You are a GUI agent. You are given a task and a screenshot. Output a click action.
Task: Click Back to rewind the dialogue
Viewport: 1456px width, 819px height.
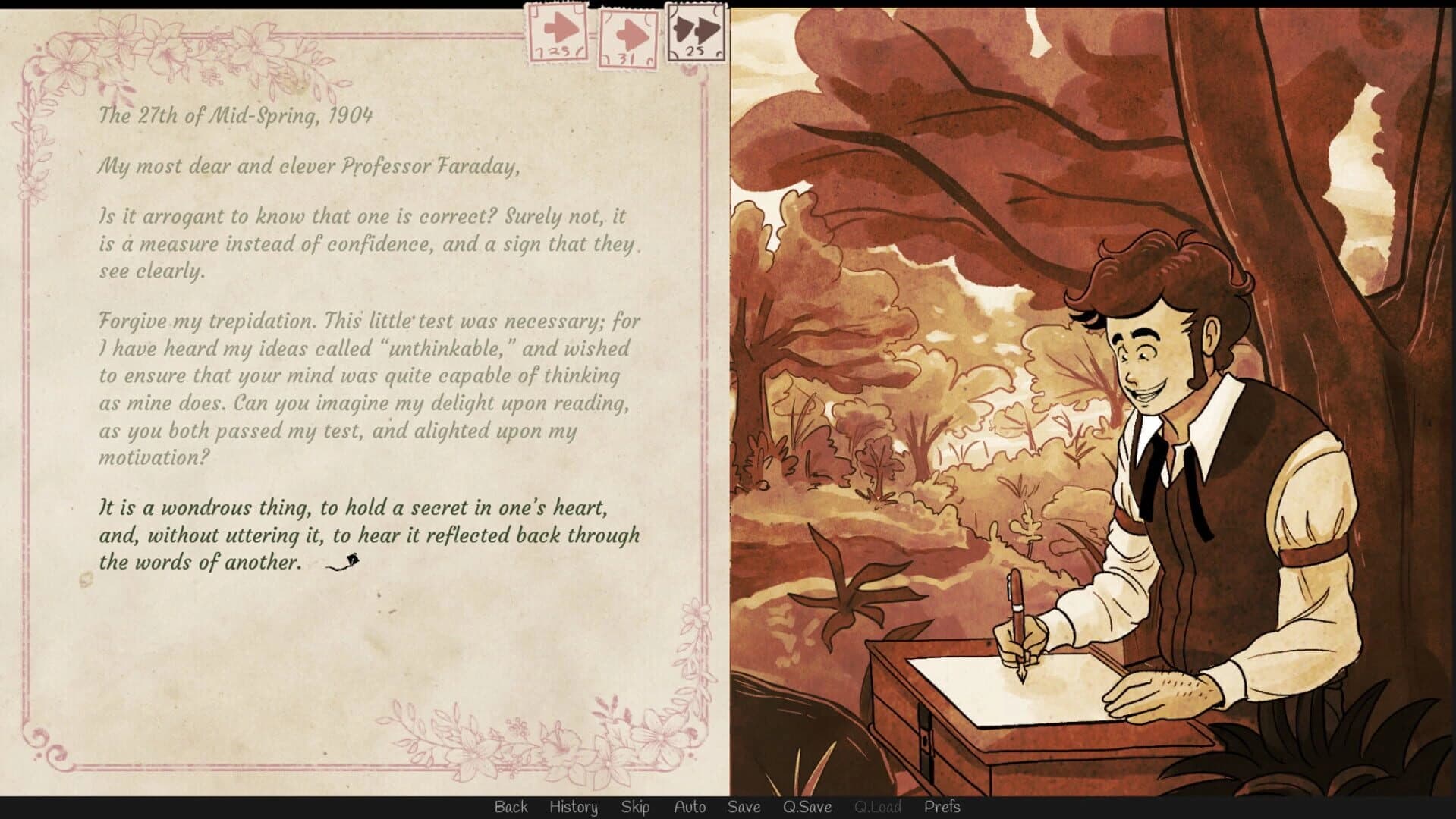point(511,807)
